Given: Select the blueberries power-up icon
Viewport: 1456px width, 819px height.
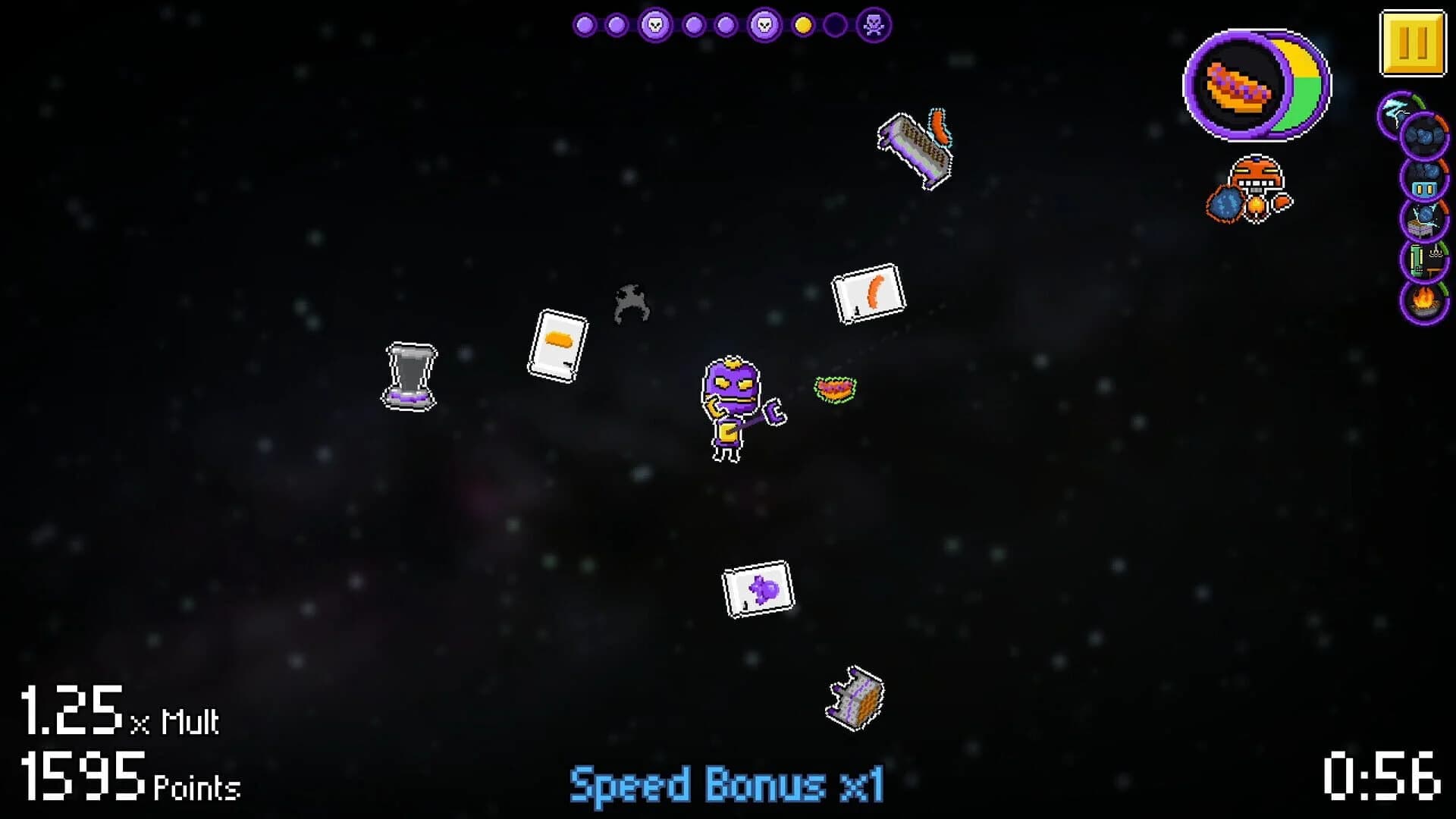Looking at the screenshot, I should click(x=1423, y=135).
